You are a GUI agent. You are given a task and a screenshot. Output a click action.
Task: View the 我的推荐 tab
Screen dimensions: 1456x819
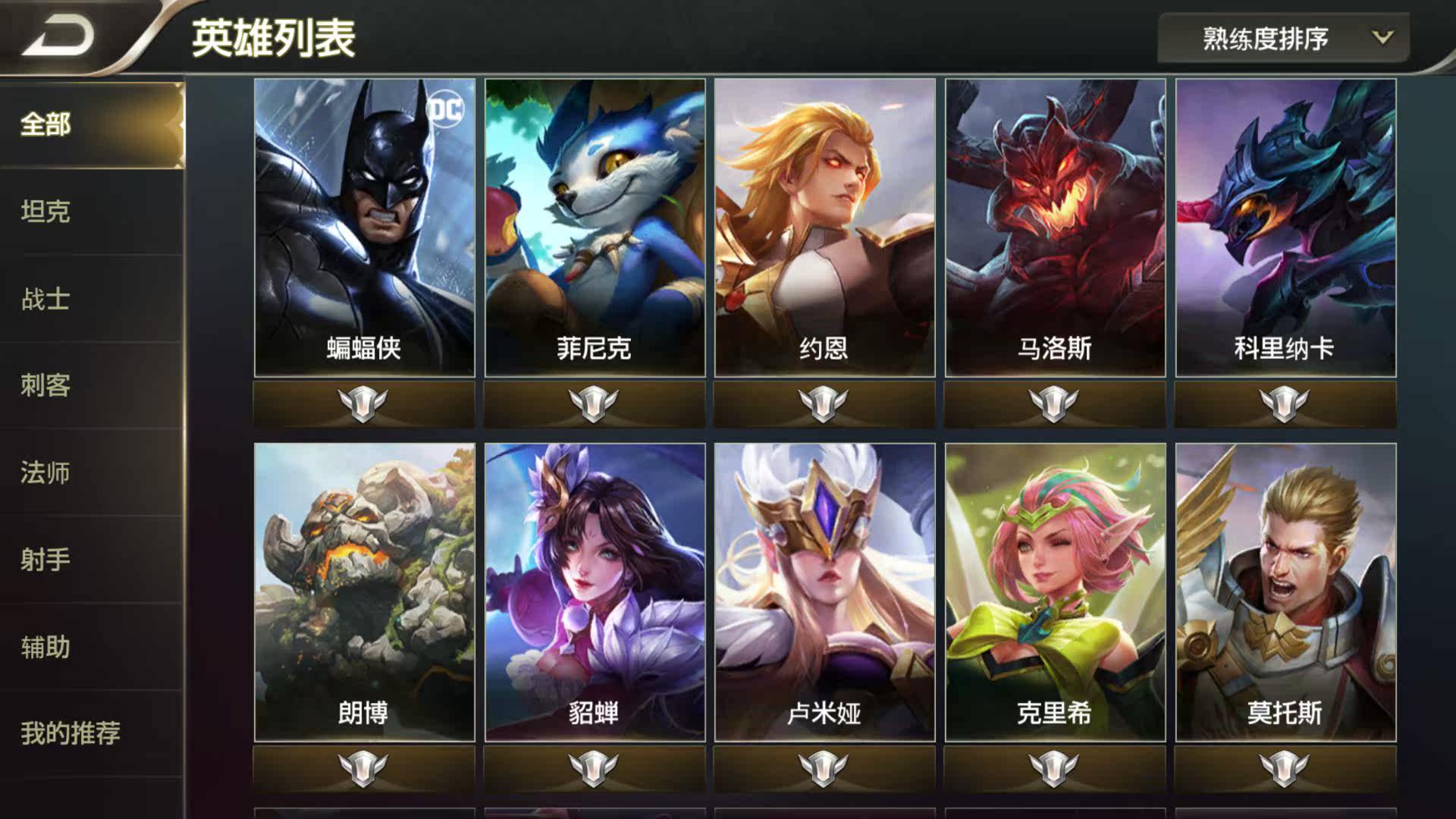click(71, 733)
